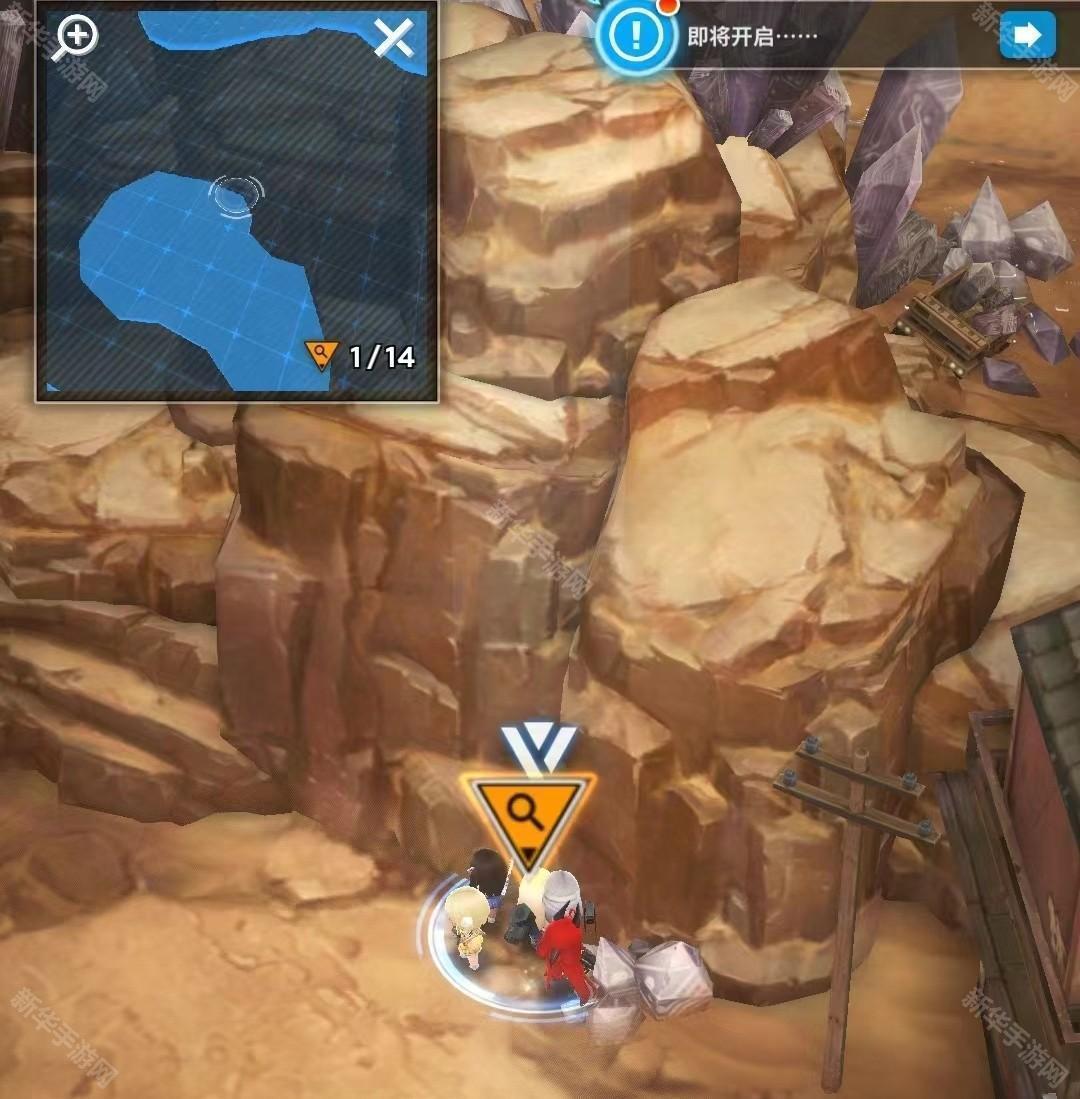Select the 1/14 search counter on minimap

362,356
